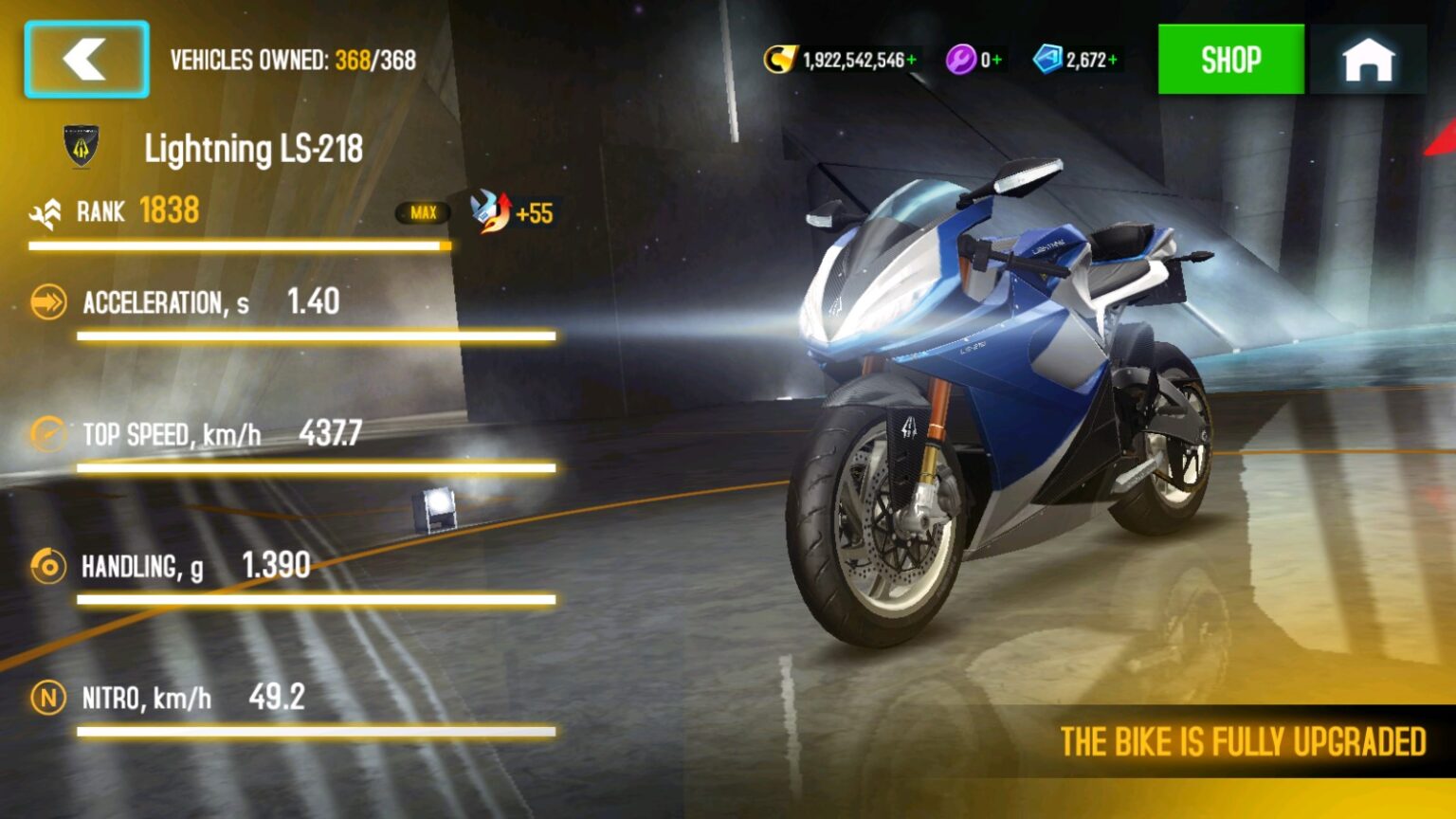Open the SHOP

coord(1230,59)
